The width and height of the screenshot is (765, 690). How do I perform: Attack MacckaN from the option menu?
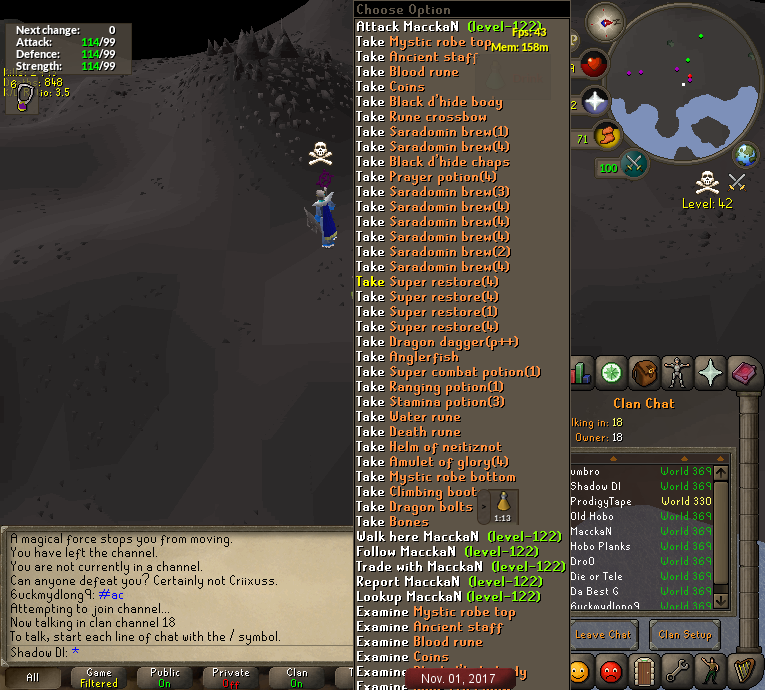coord(448,27)
